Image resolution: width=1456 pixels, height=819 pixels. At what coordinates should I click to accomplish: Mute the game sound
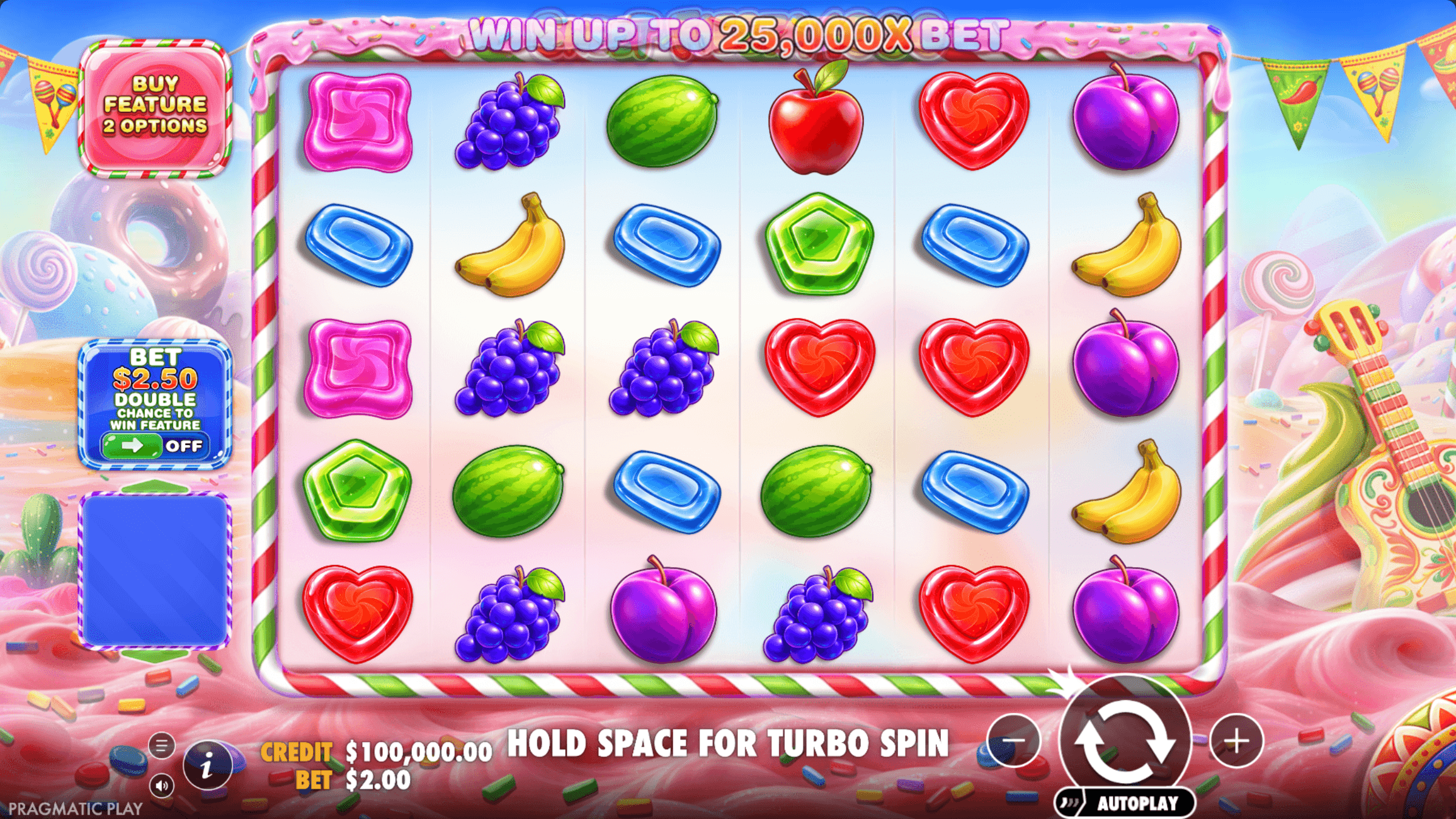[x=161, y=786]
